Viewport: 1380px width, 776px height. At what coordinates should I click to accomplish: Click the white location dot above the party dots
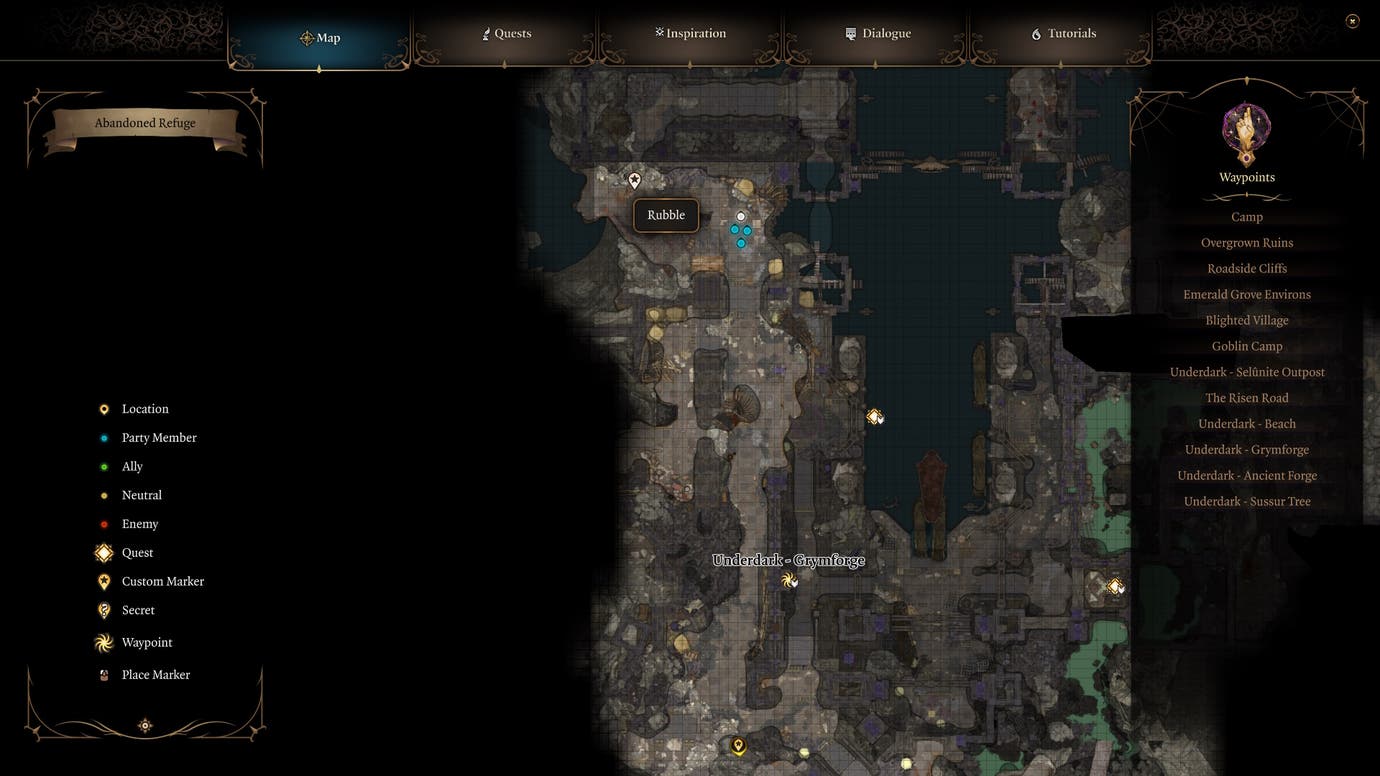click(x=740, y=215)
